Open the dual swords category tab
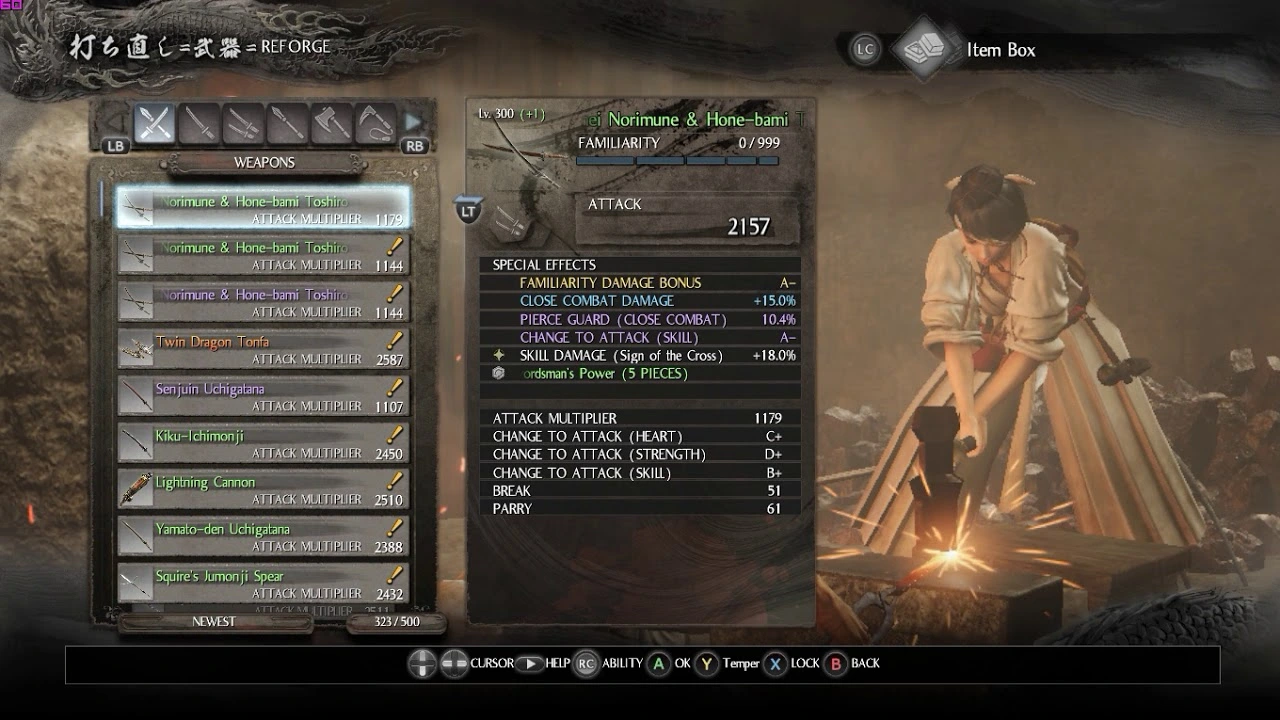The image size is (1280, 720). click(243, 123)
